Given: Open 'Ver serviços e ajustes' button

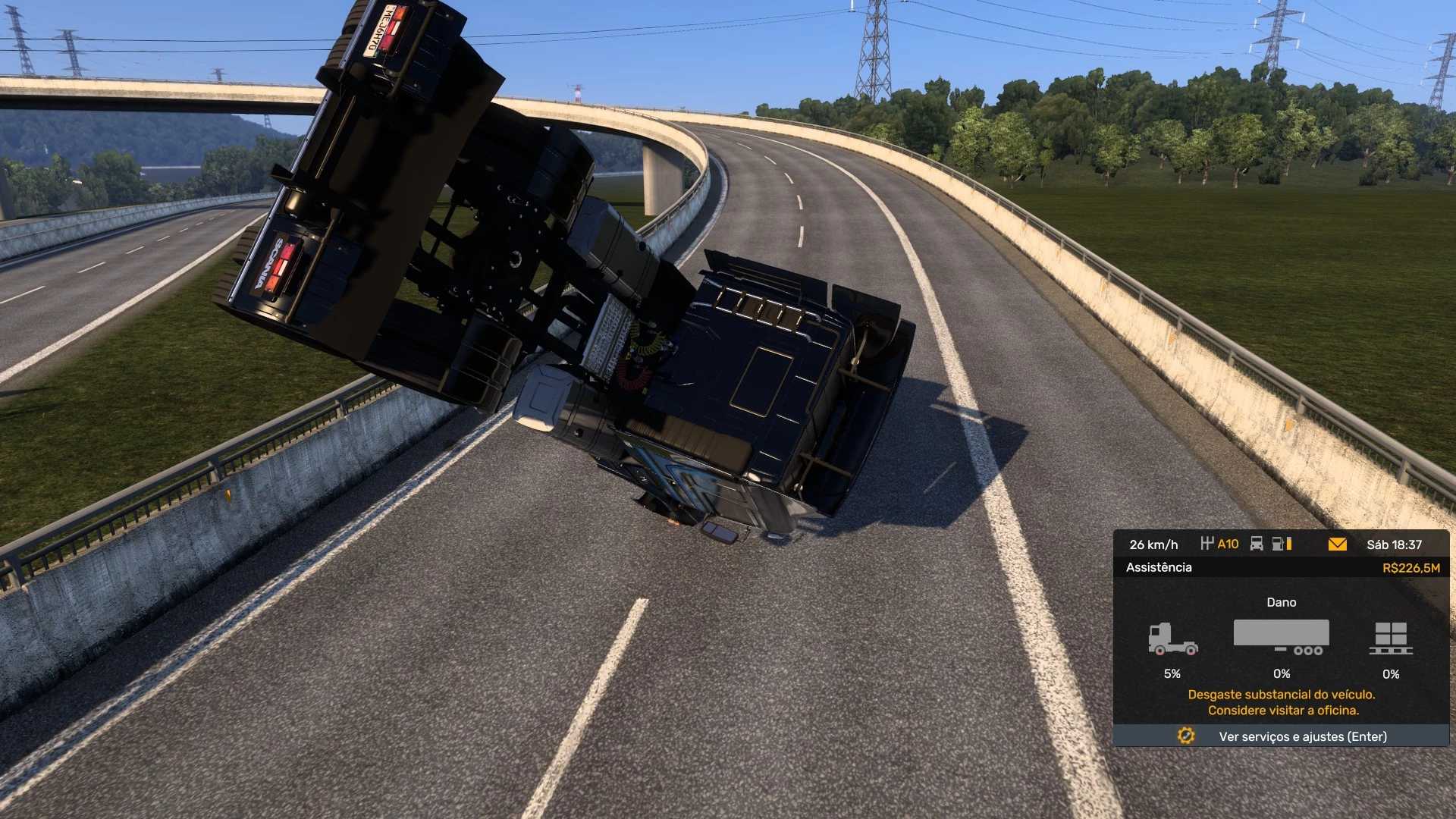Looking at the screenshot, I should [1281, 736].
